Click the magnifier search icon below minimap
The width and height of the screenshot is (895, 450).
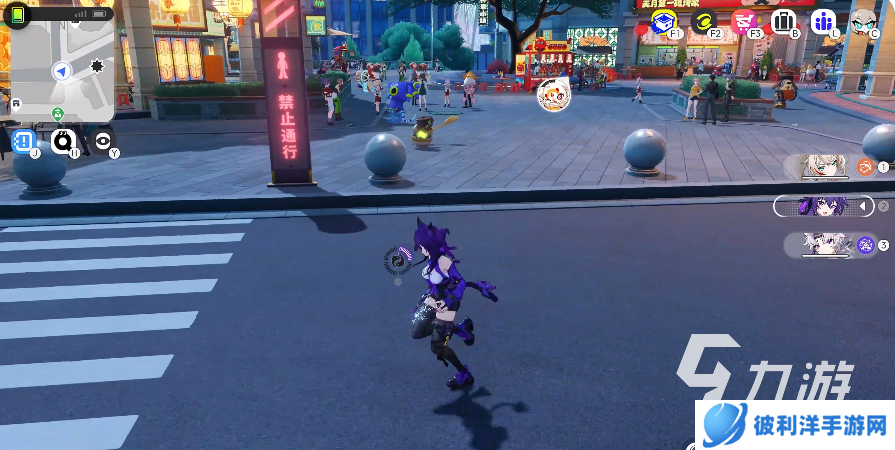click(64, 141)
